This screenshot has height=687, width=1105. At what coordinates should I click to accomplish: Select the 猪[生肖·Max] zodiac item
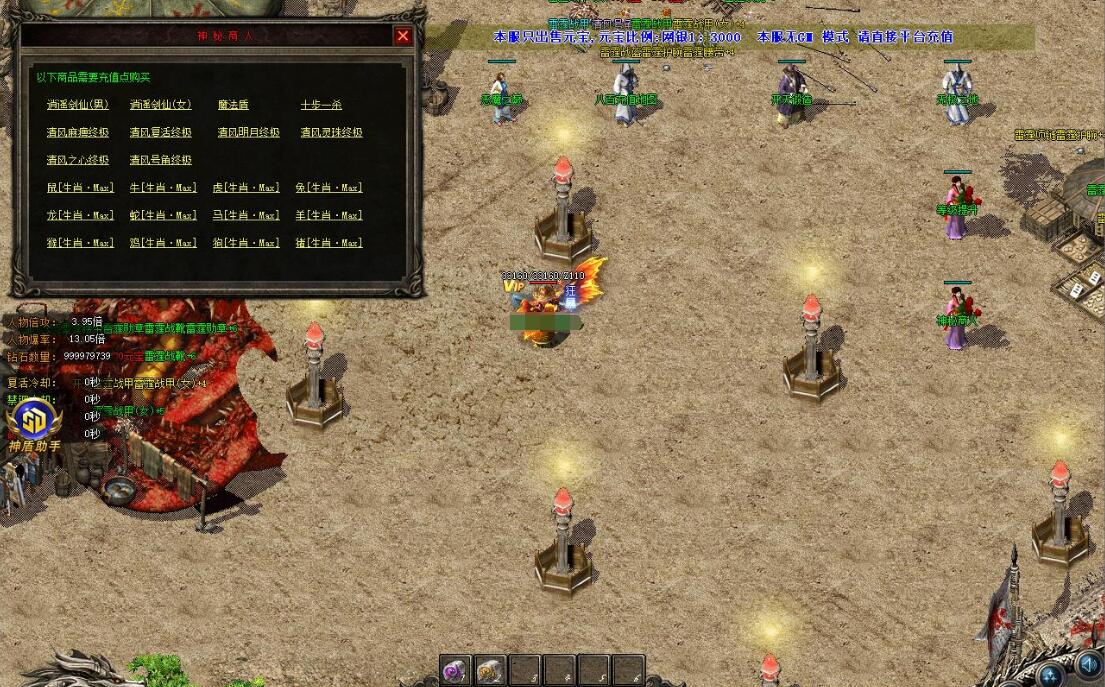329,243
